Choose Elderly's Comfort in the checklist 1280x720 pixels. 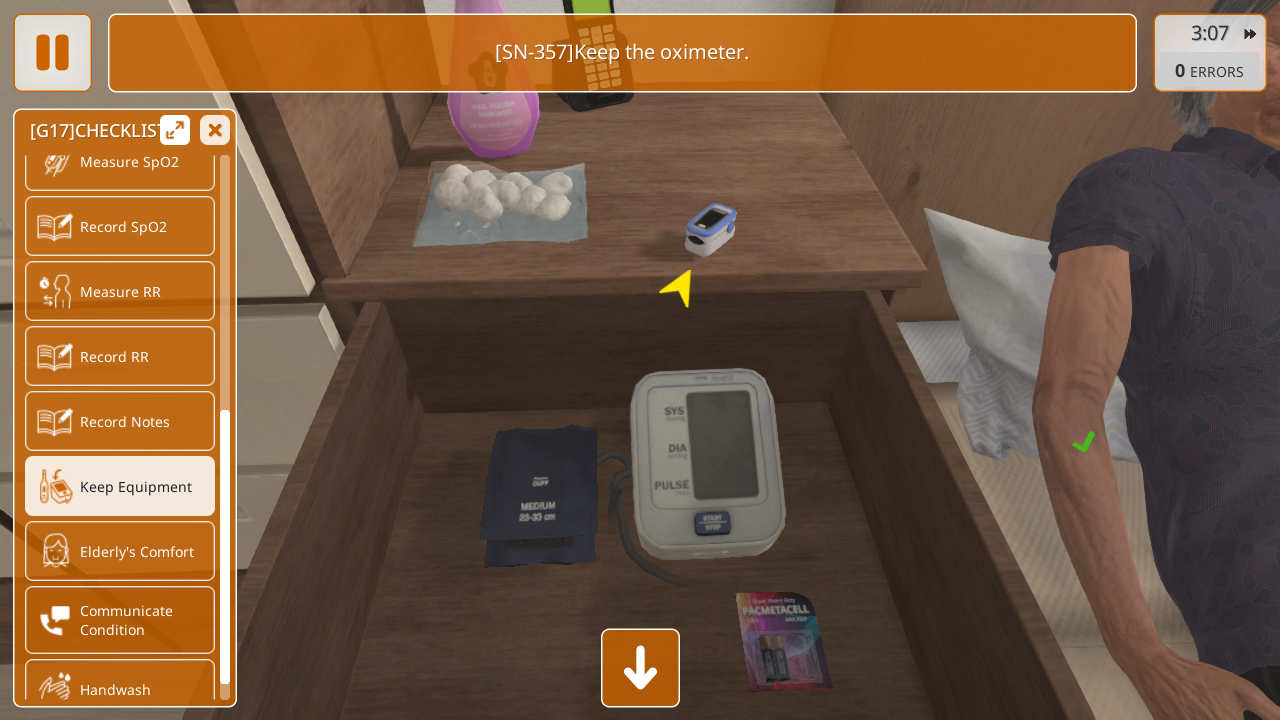(x=120, y=551)
